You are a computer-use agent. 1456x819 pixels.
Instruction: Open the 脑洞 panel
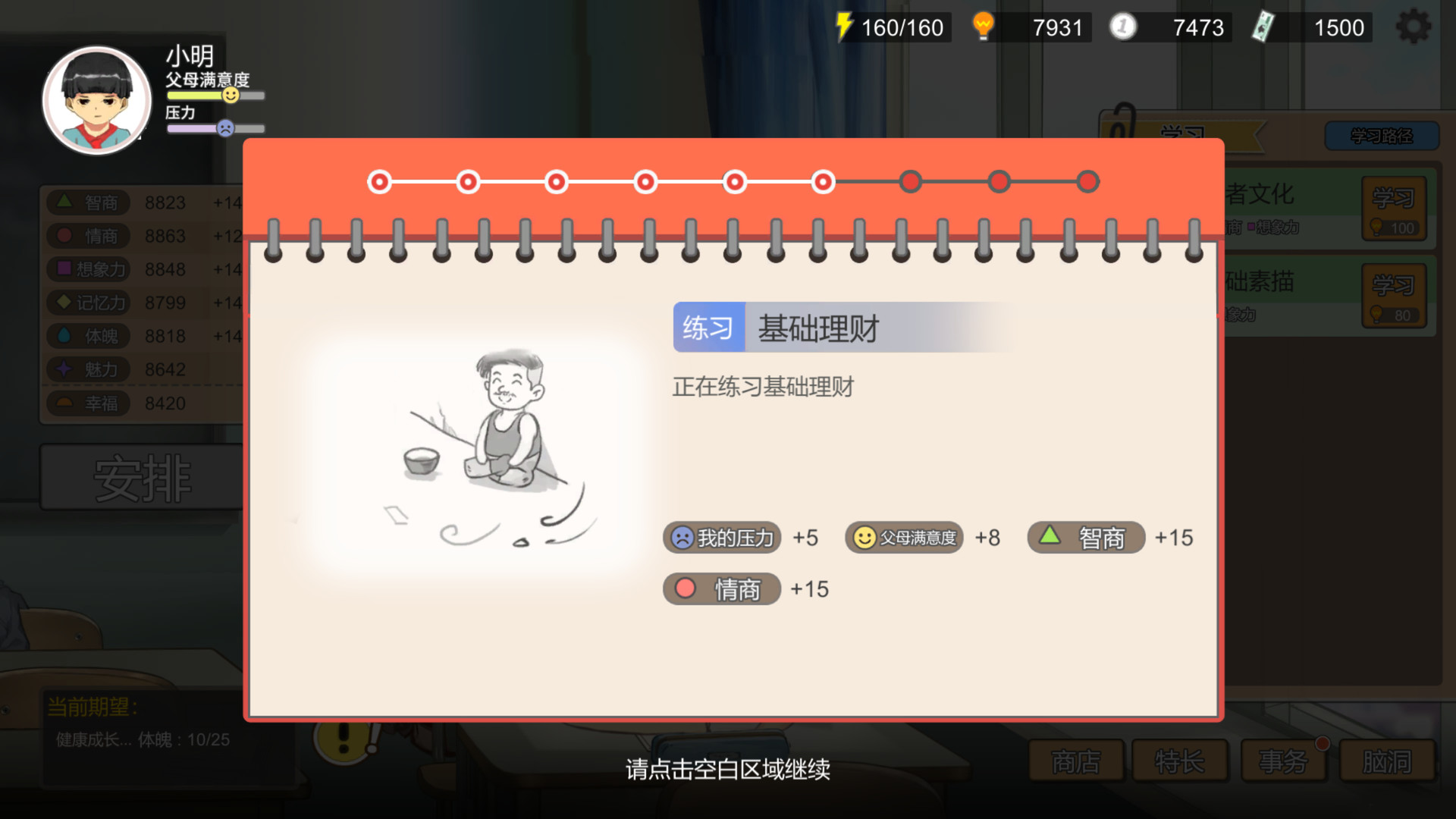click(x=1386, y=761)
